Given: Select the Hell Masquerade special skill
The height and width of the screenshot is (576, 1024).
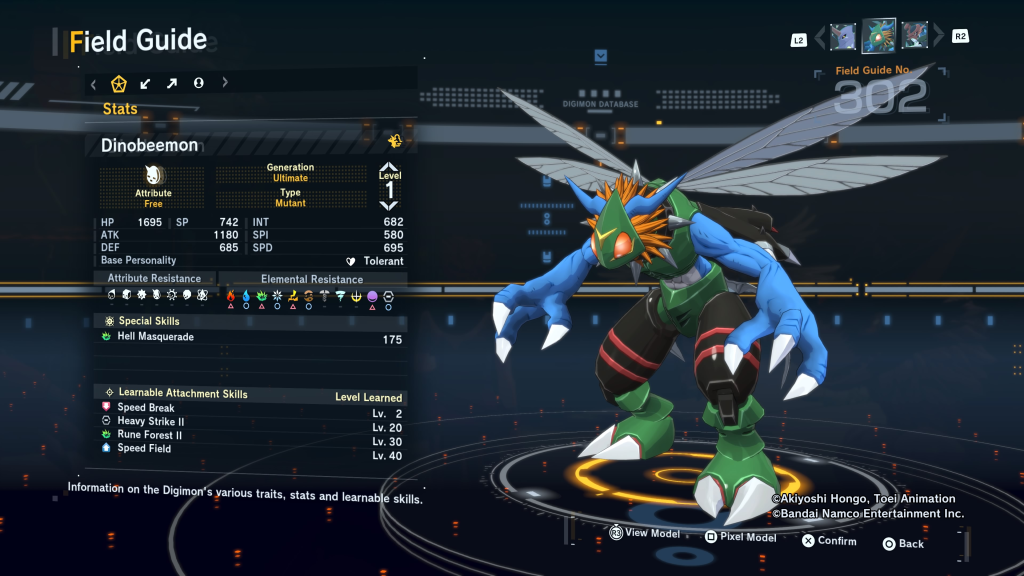Looking at the screenshot, I should coord(156,338).
